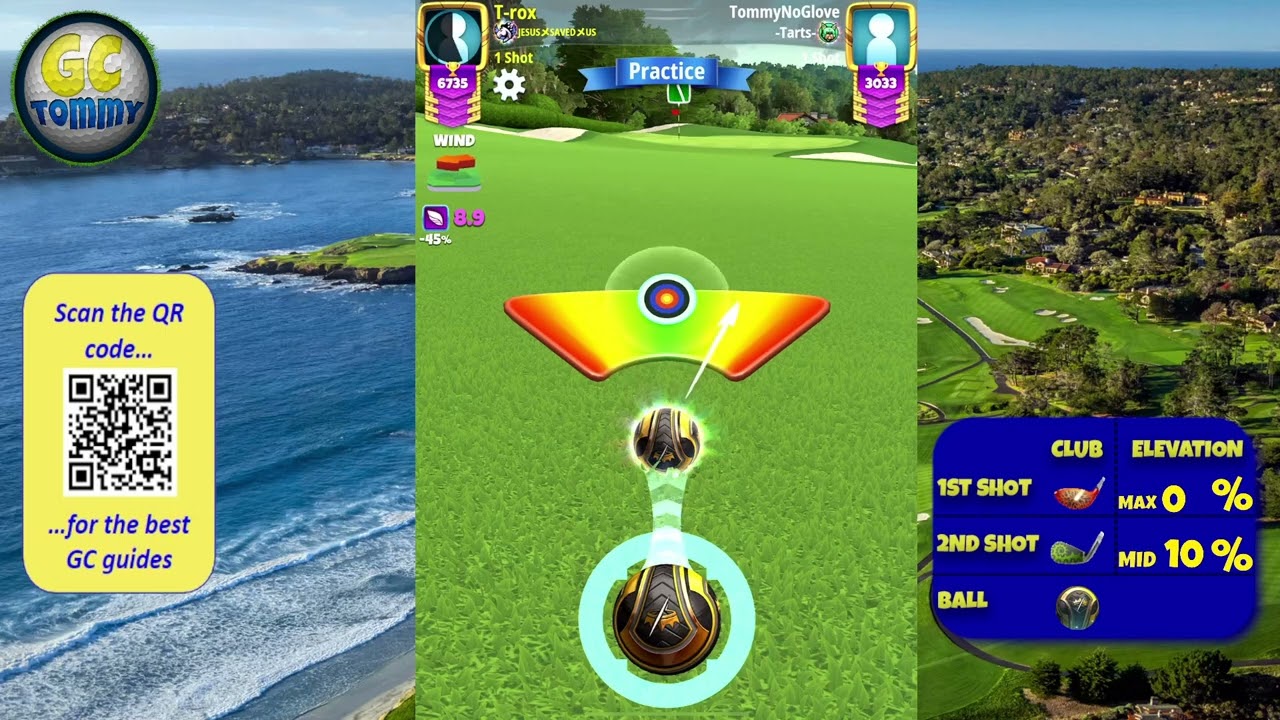
Task: Select the TommyNoGlove opponent avatar
Action: (881, 38)
